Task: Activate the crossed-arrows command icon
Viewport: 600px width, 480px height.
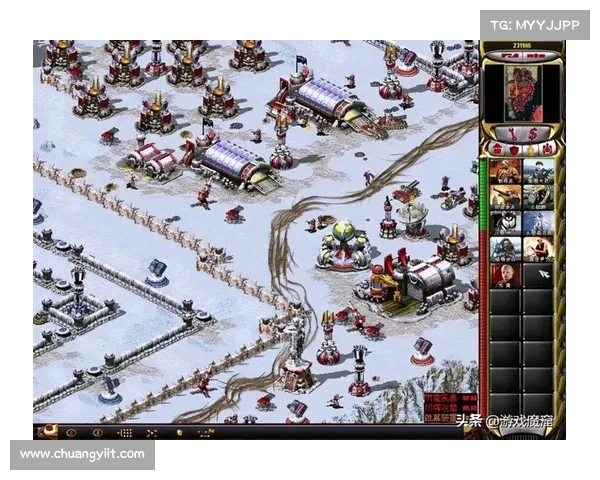Action: (x=151, y=433)
